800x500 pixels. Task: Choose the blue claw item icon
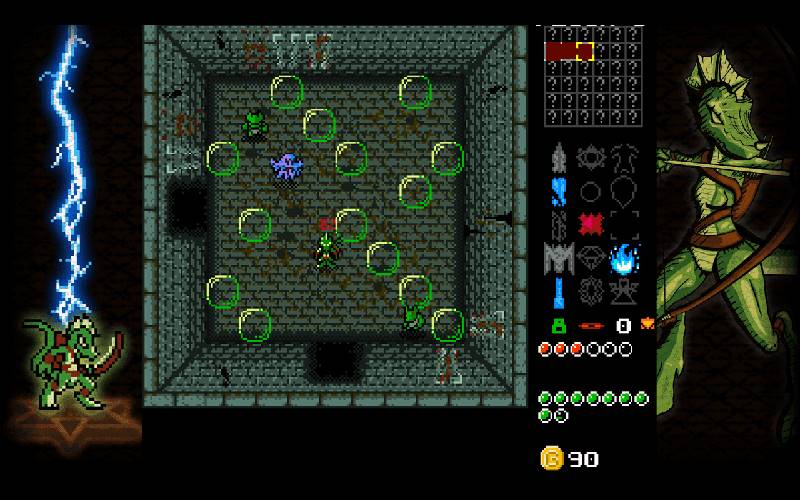pyautogui.click(x=558, y=190)
